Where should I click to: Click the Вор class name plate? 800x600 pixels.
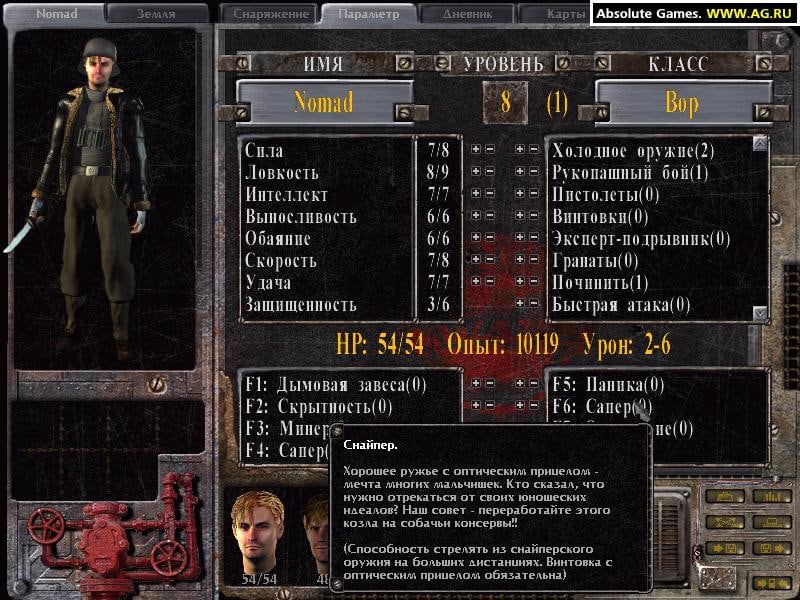click(x=682, y=103)
